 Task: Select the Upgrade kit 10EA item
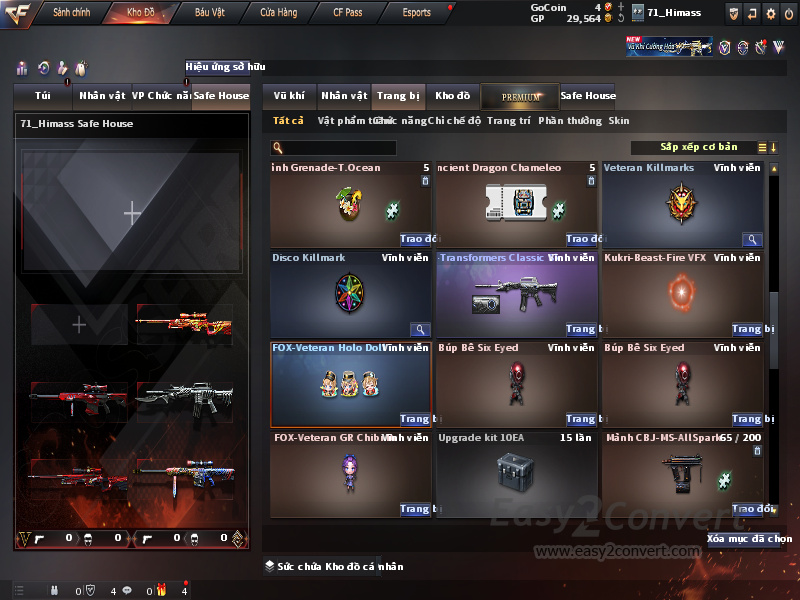click(x=516, y=473)
